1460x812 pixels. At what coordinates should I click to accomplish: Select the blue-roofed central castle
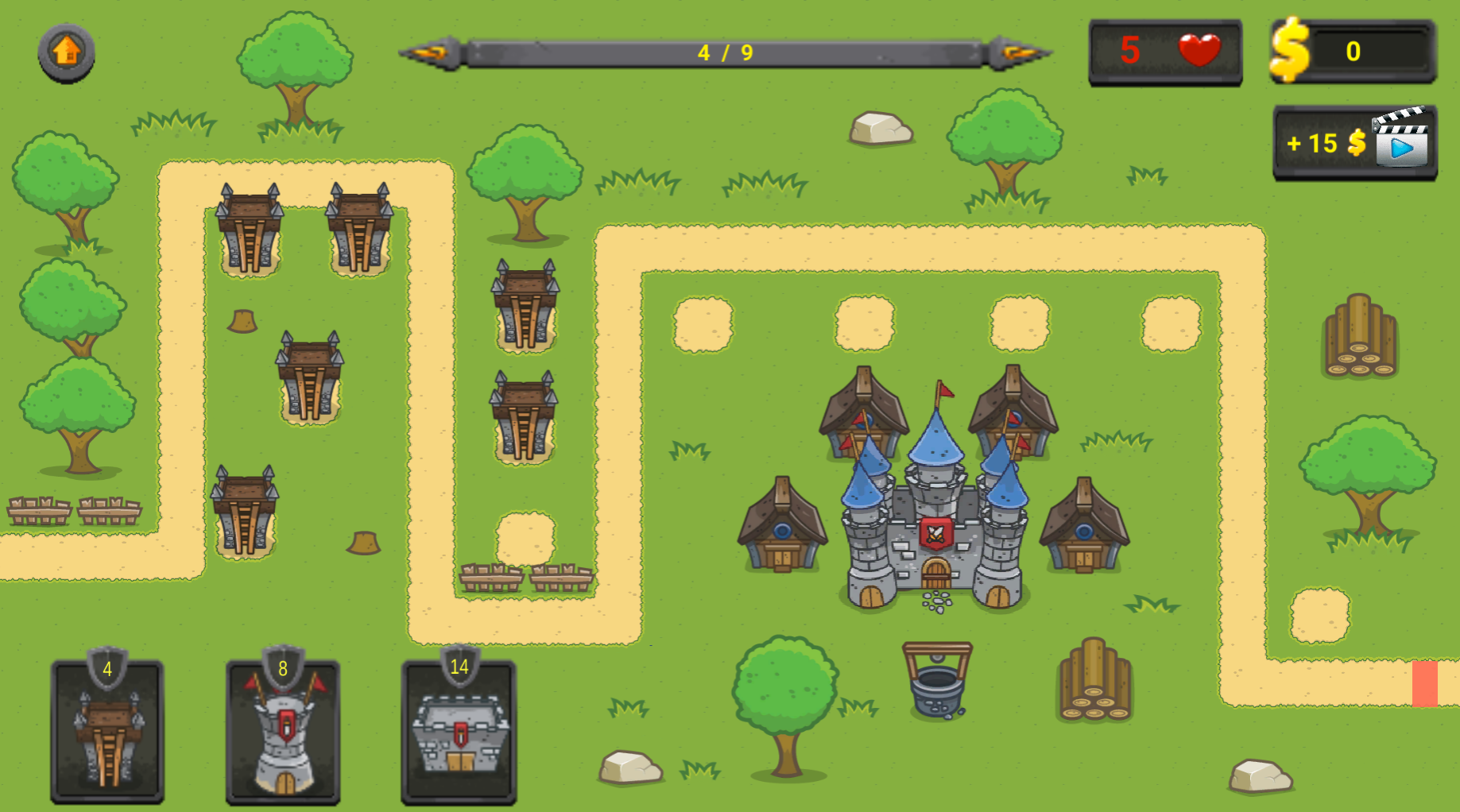point(935,516)
